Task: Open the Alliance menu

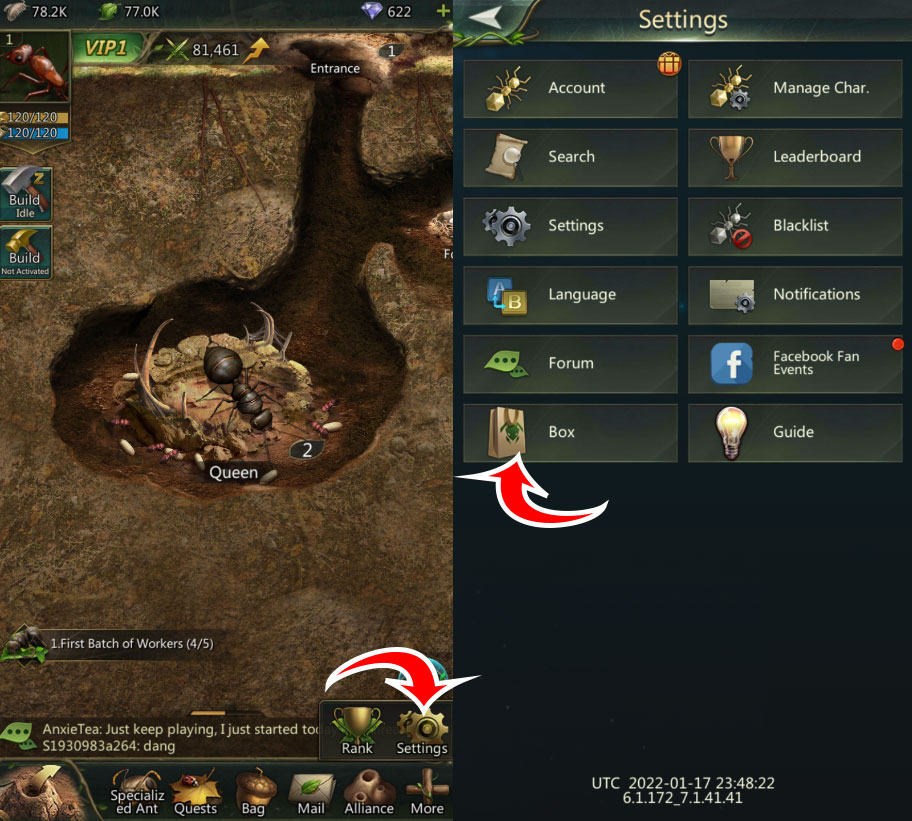Action: (x=369, y=792)
